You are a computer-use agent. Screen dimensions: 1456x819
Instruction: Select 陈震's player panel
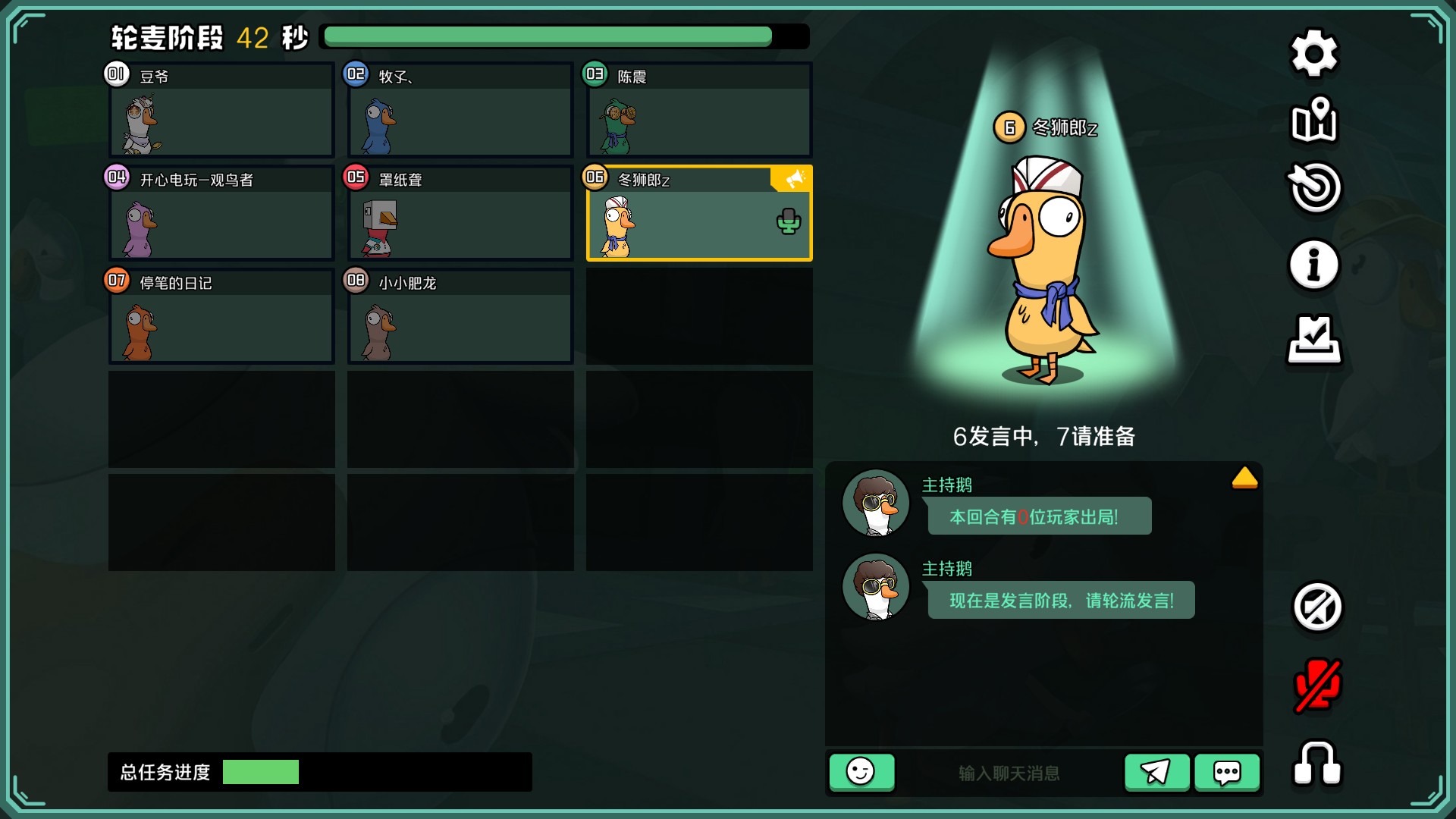(x=698, y=110)
